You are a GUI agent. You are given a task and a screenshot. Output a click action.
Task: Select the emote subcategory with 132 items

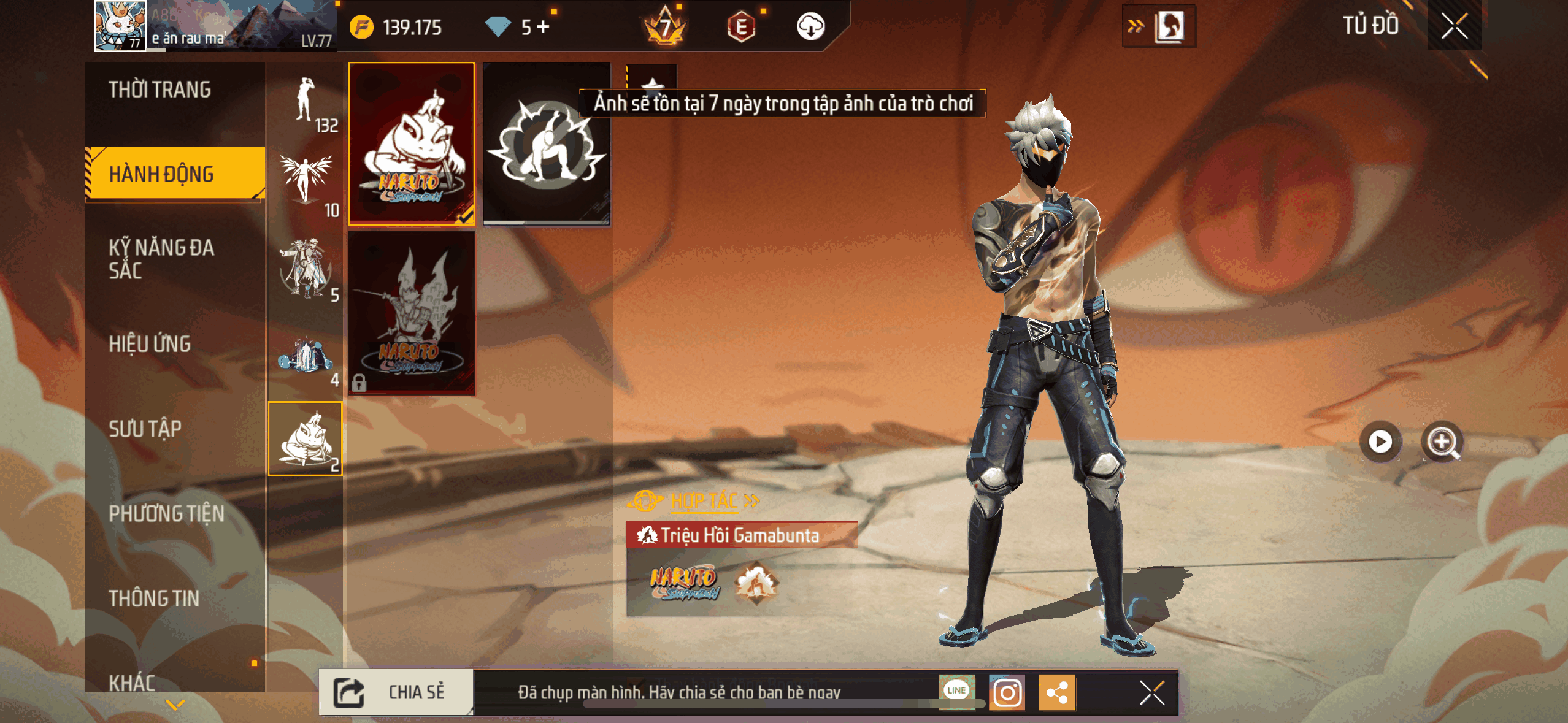pos(306,103)
